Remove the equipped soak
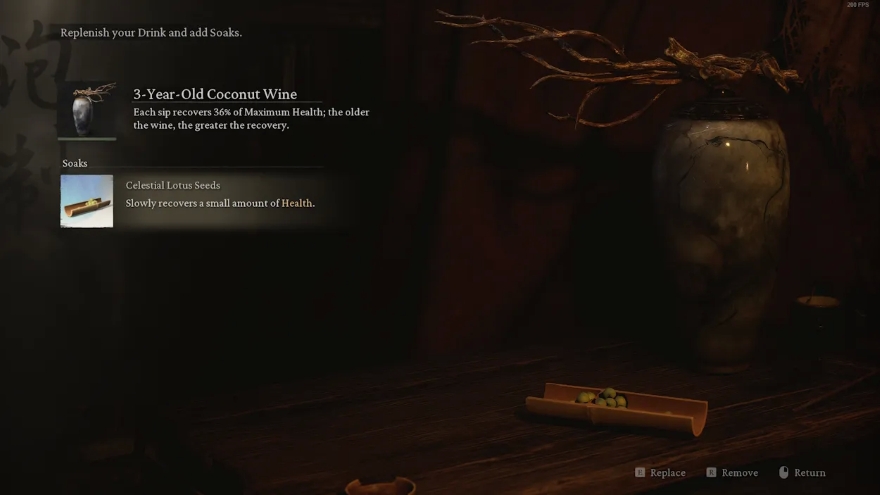This screenshot has height=495, width=880. pyautogui.click(x=732, y=473)
